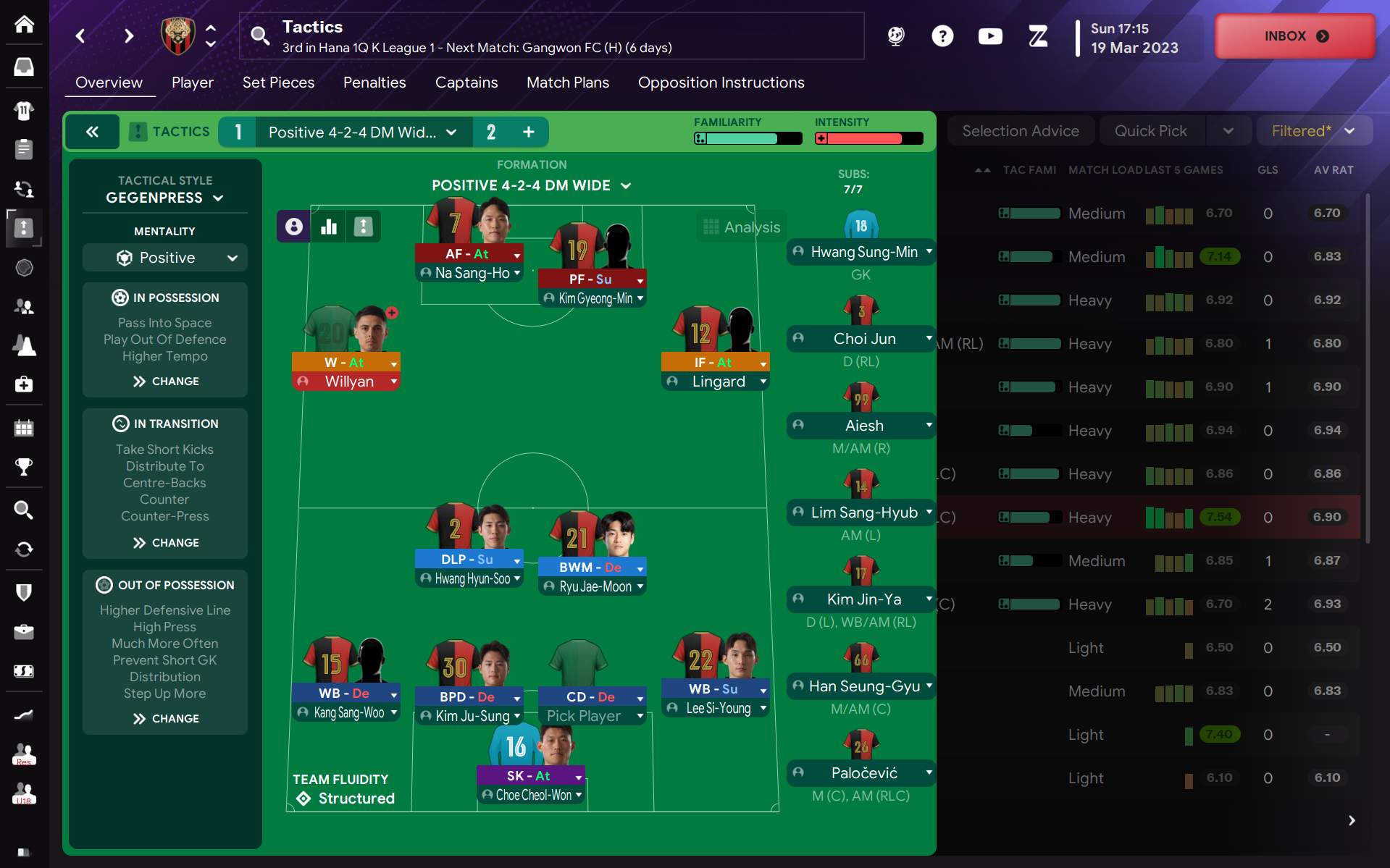Open the Calendar icon in the sidebar
Viewport: 1390px width, 868px height.
(24, 427)
